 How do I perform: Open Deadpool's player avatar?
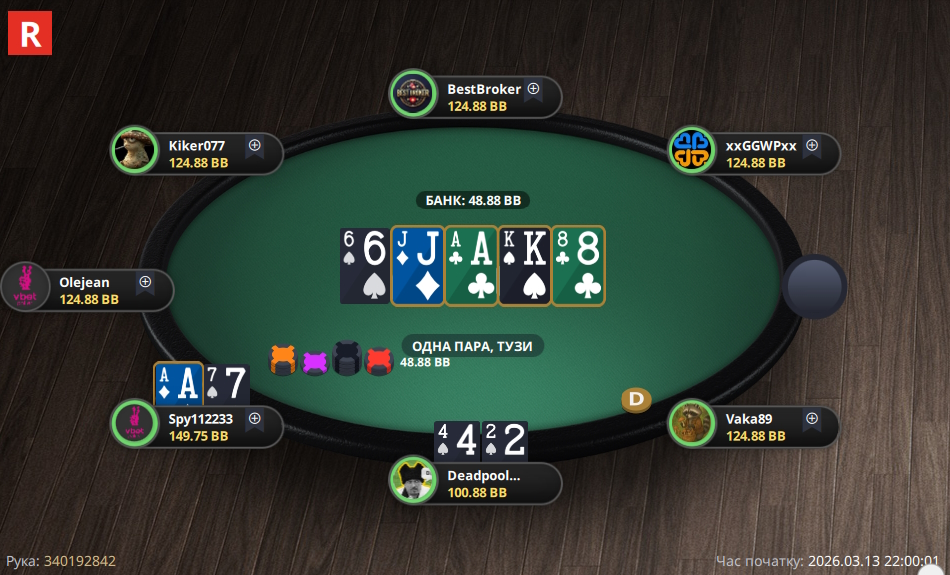click(413, 482)
